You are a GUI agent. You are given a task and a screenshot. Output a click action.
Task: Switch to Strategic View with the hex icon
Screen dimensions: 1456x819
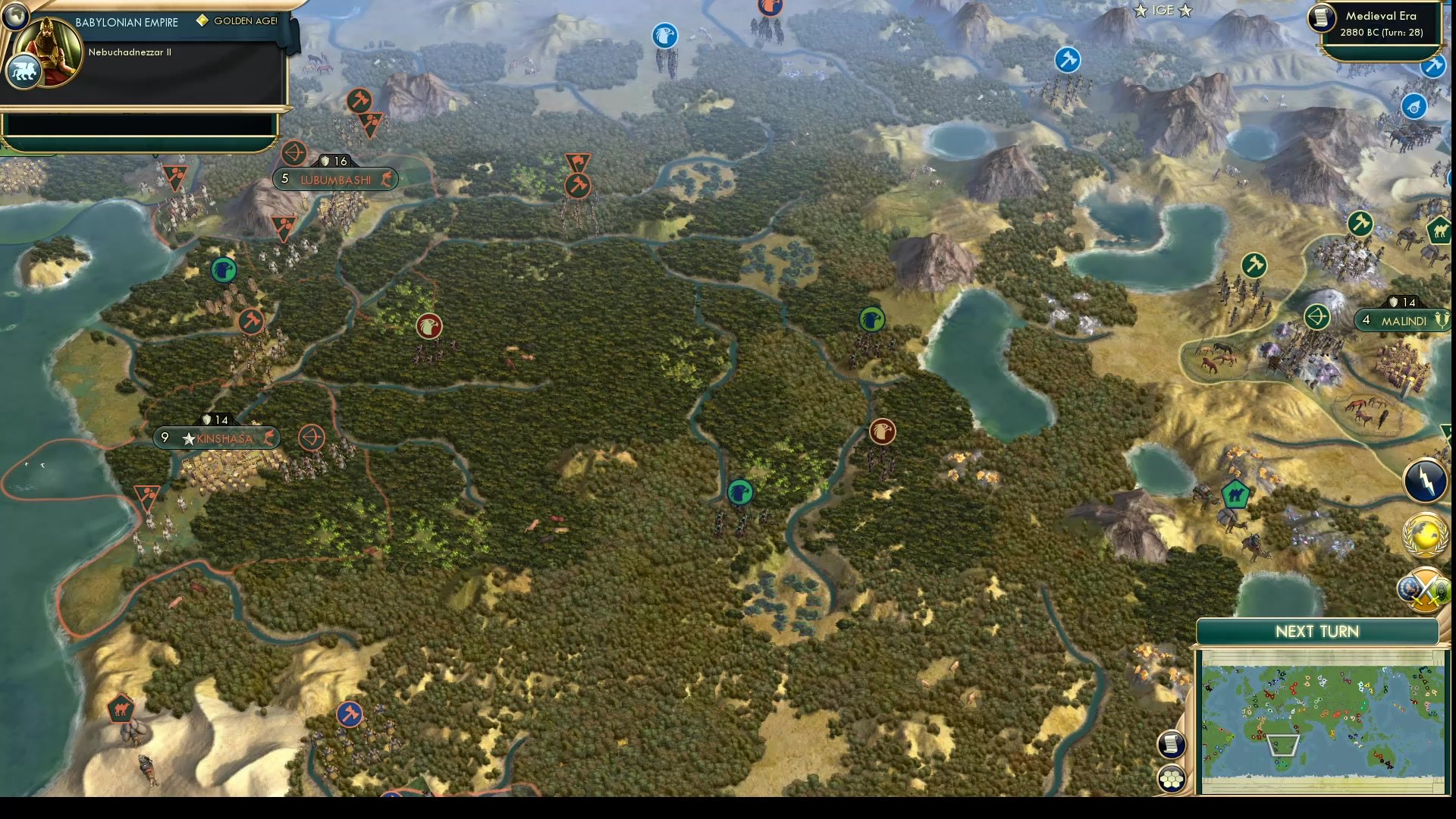[1172, 777]
